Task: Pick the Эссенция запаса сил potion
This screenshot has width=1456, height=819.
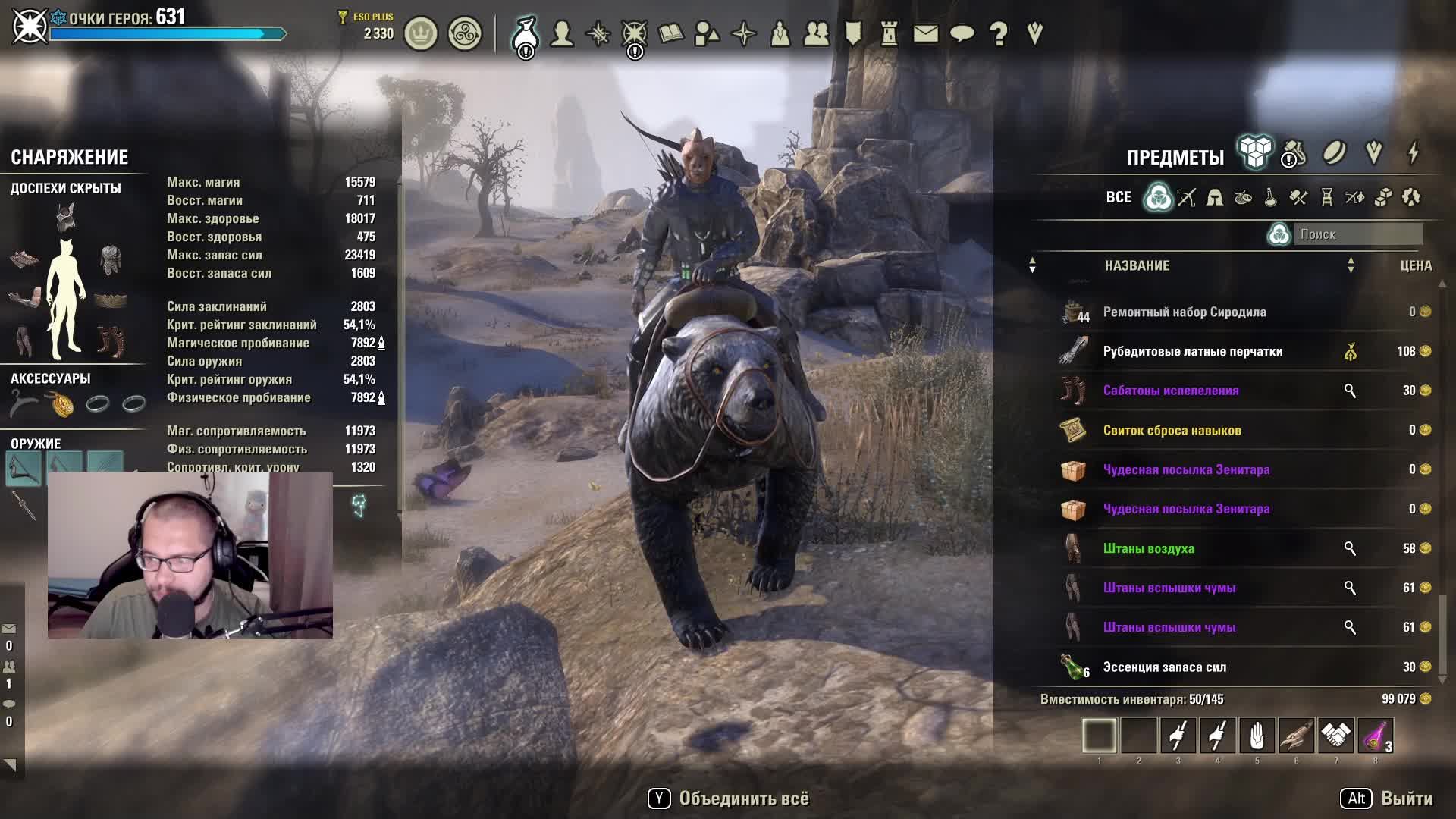Action: point(1164,667)
